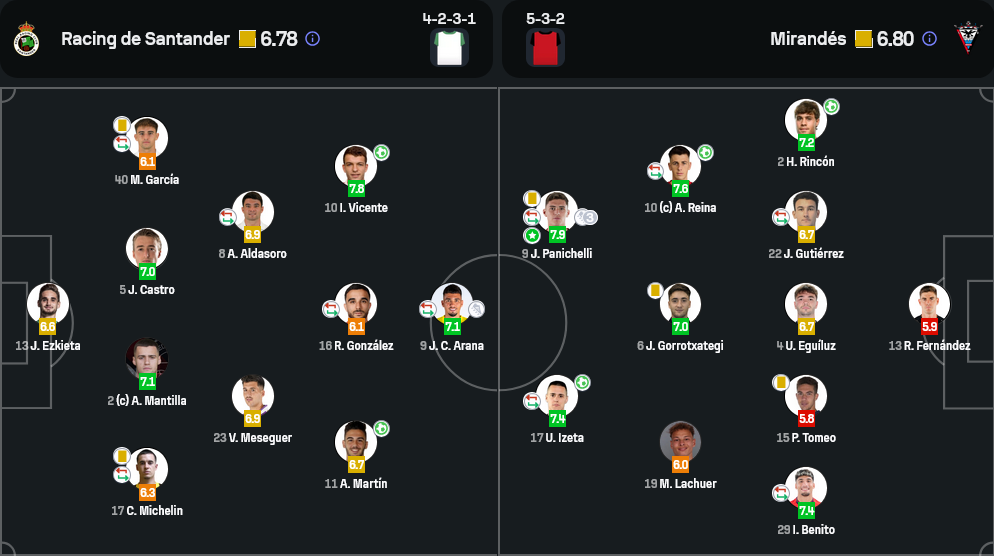View A. Aldasoro's player details
This screenshot has height=556, width=994.
click(252, 212)
